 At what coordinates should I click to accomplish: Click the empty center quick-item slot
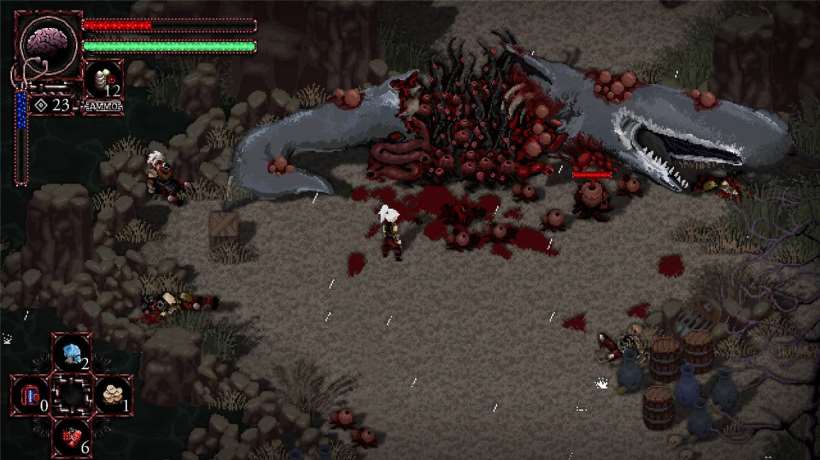(x=71, y=394)
